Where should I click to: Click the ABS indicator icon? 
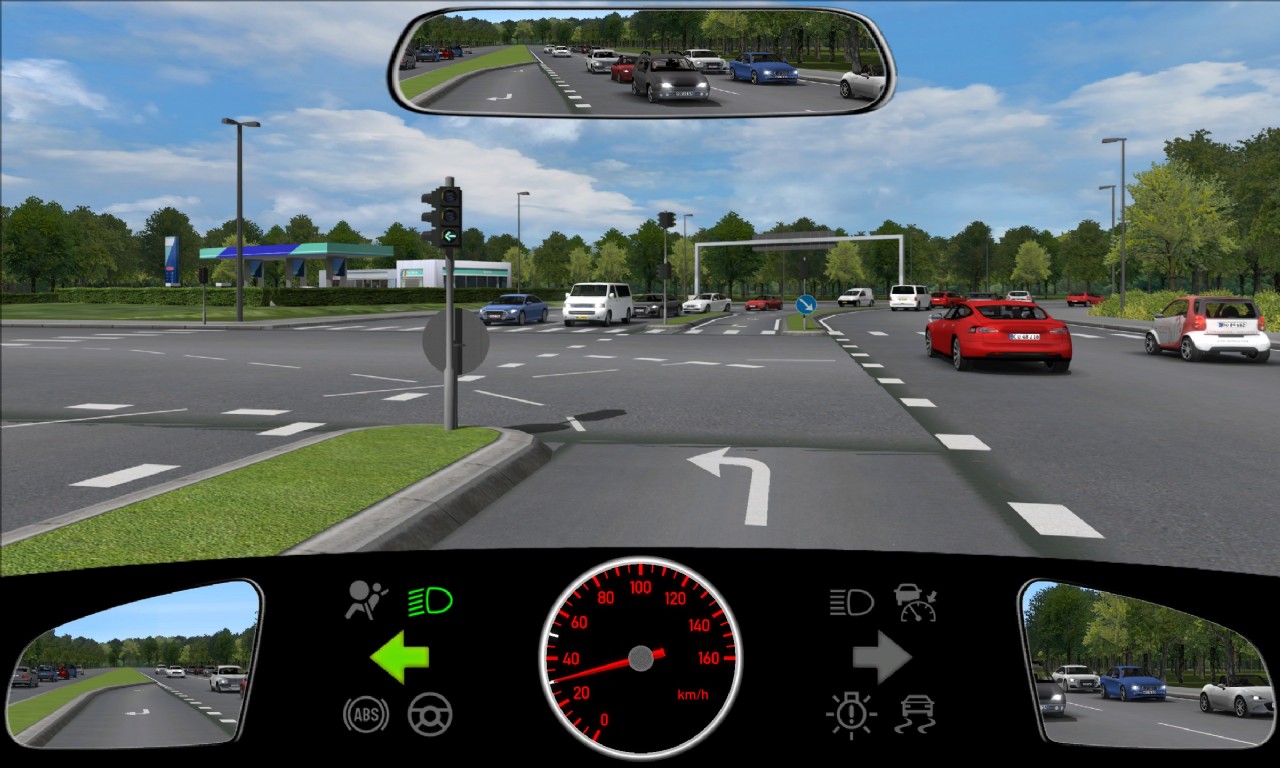(365, 715)
